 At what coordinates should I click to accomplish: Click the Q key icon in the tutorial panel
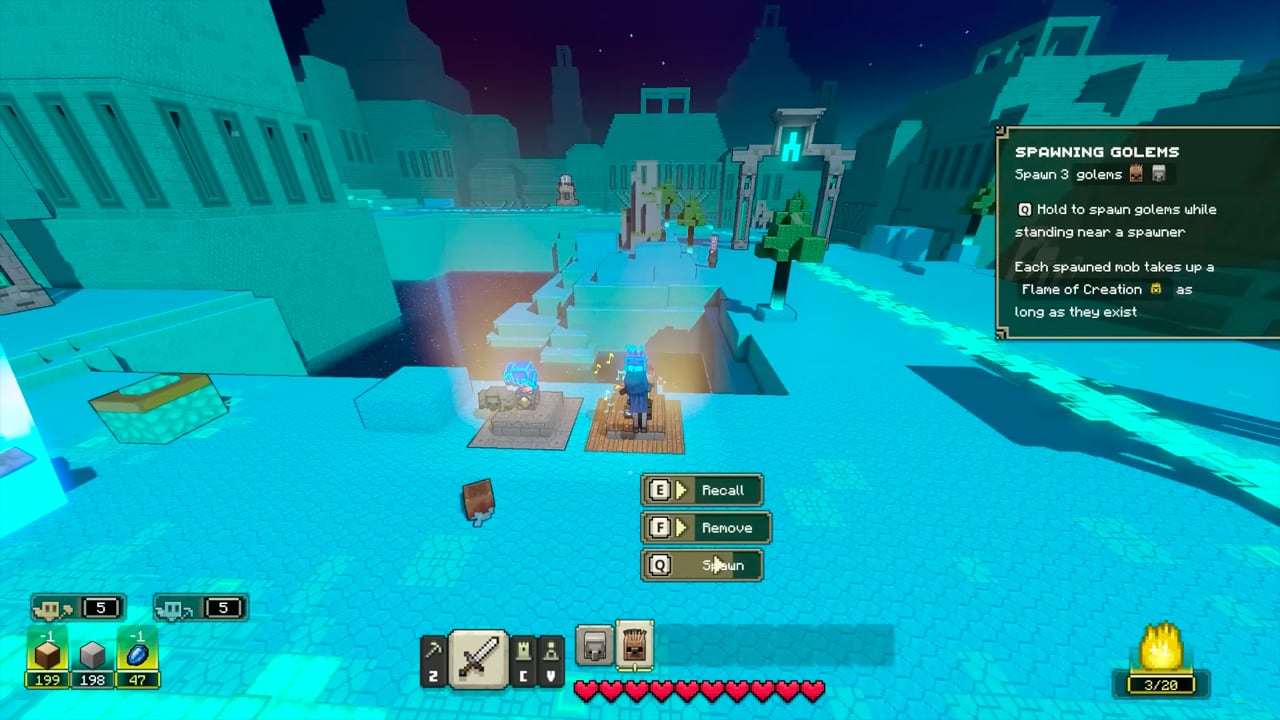coord(1024,210)
